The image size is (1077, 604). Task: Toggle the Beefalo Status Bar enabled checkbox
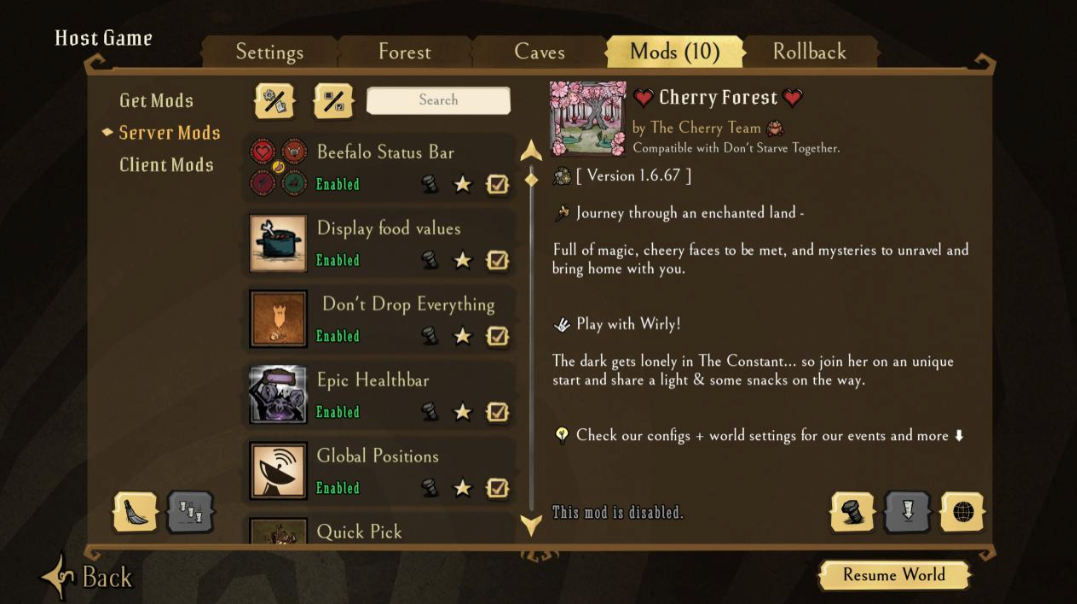[497, 184]
